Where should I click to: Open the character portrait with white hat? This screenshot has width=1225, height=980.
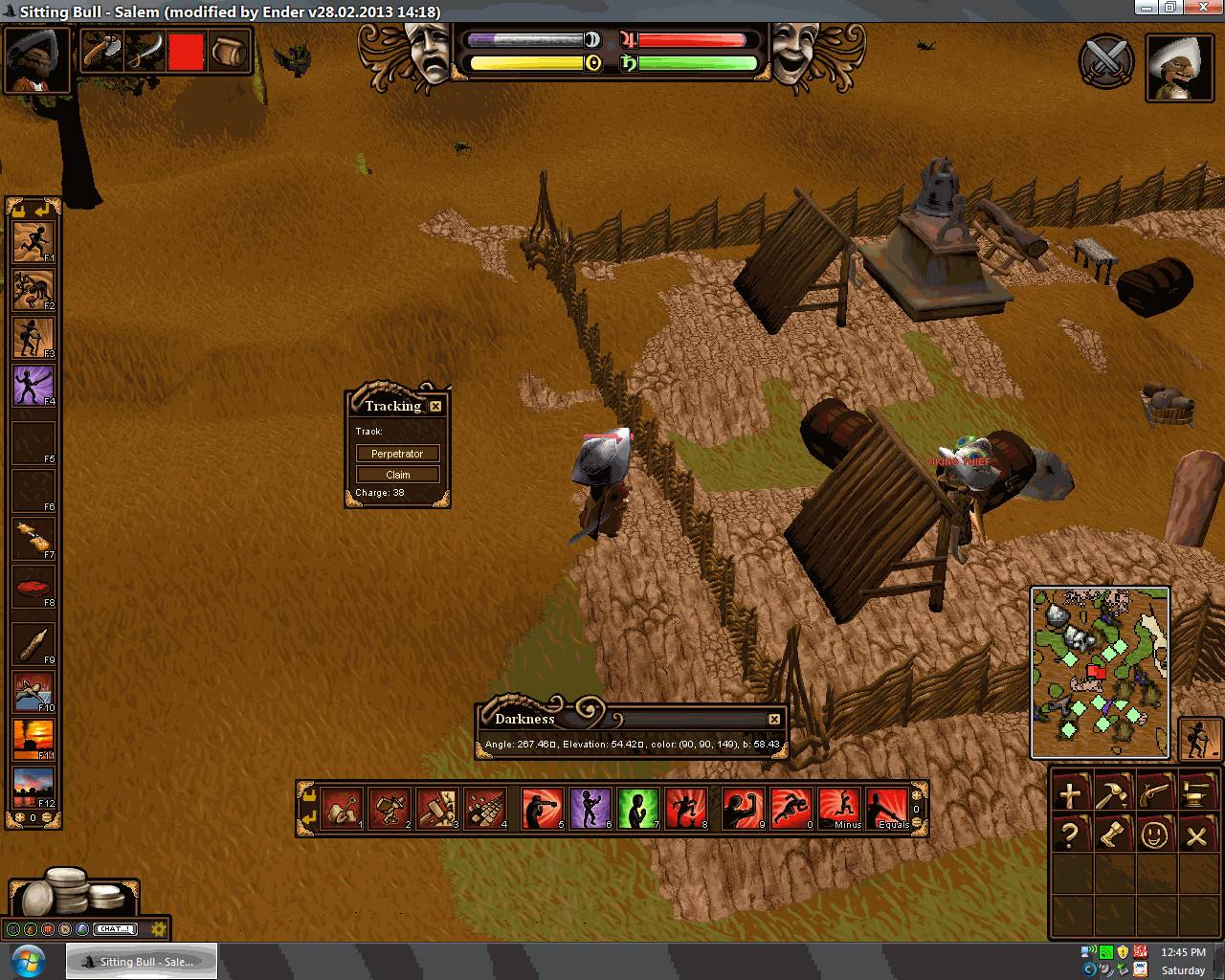(x=1180, y=67)
